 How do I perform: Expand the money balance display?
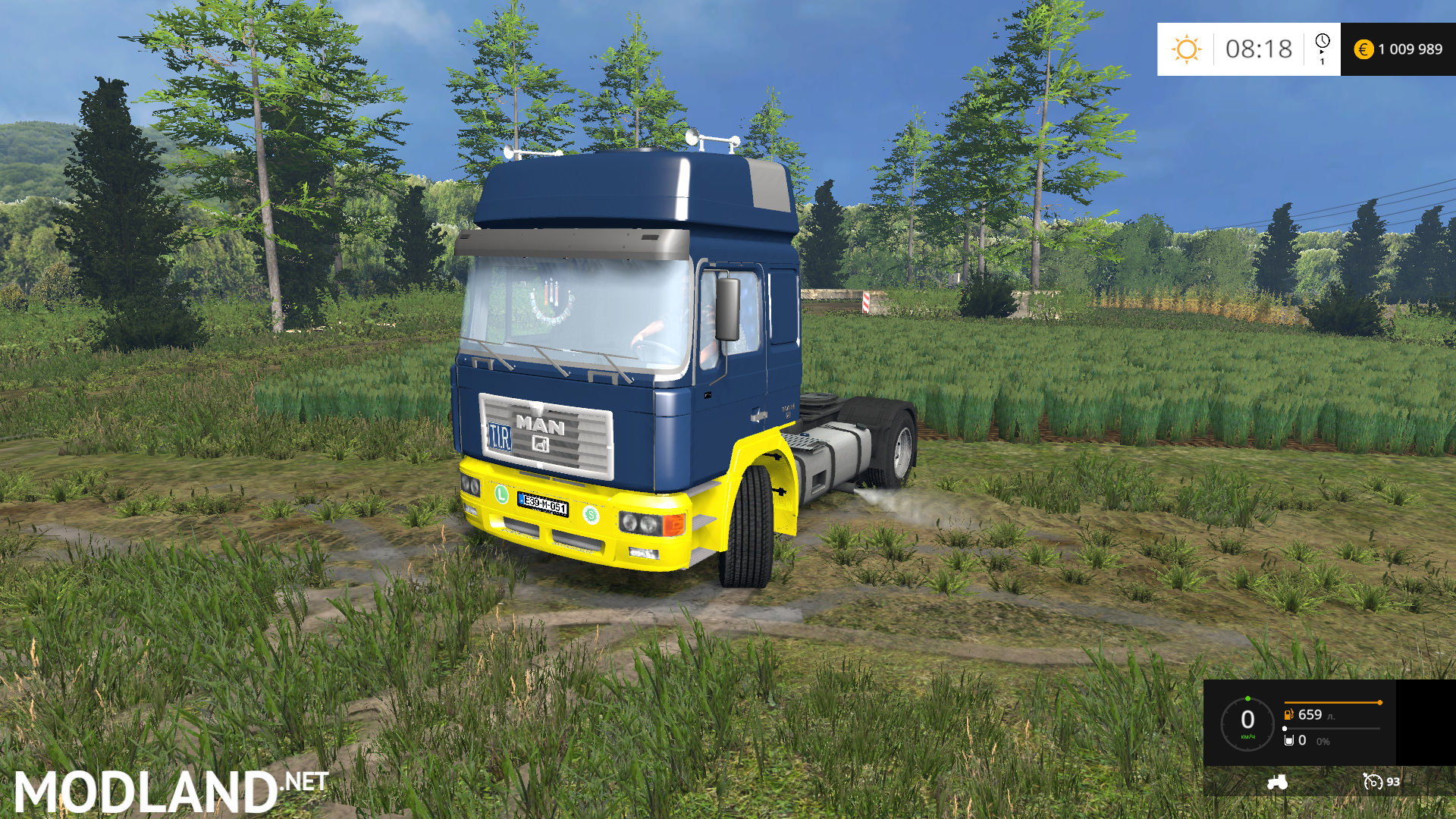(1398, 49)
